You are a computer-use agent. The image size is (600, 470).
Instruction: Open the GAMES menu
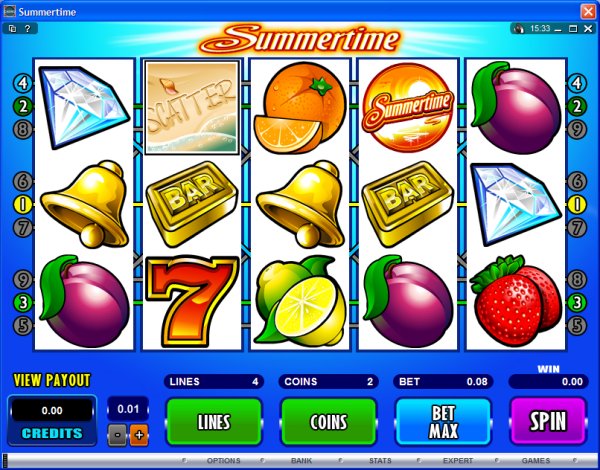535,461
